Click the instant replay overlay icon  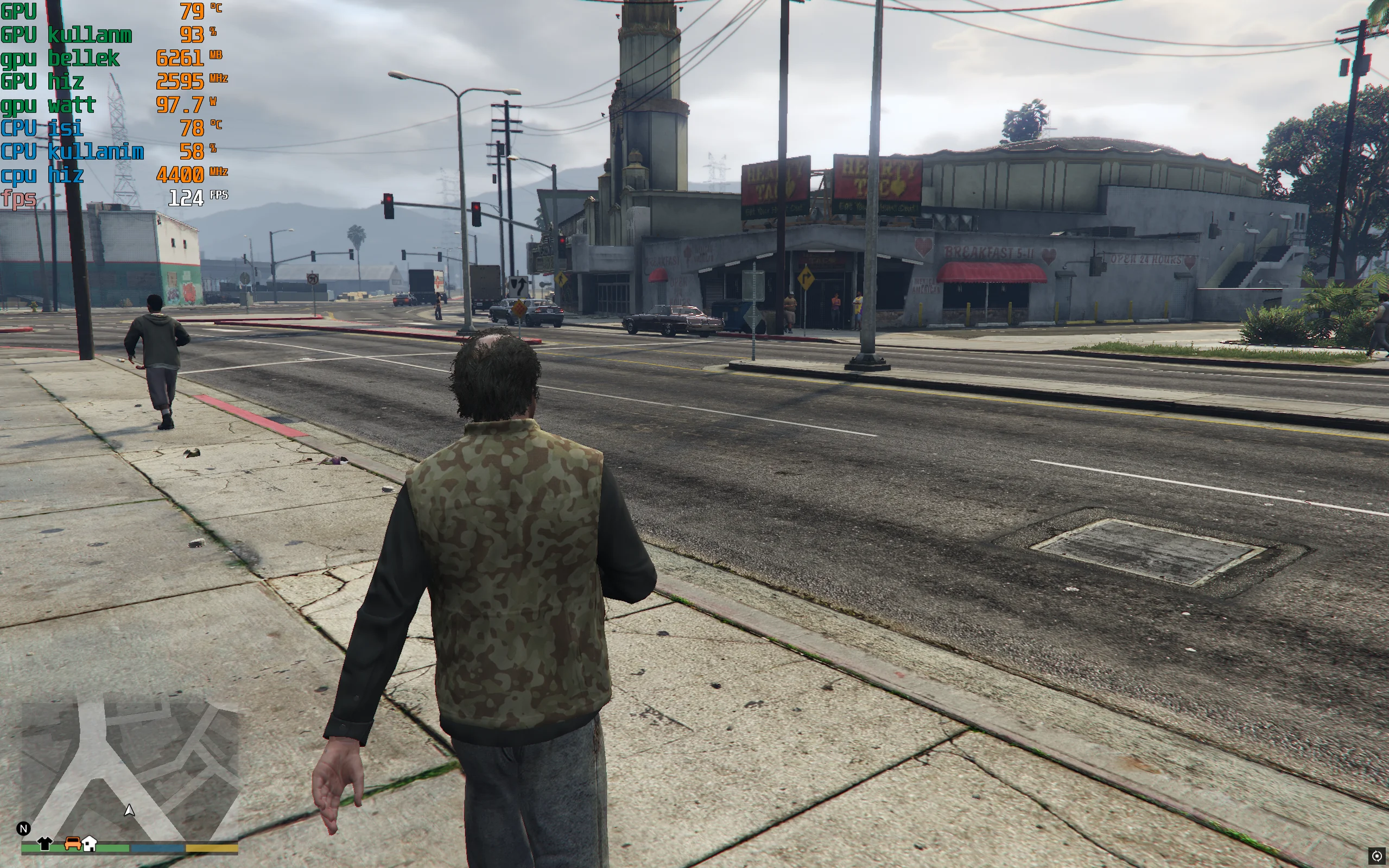click(1377, 856)
